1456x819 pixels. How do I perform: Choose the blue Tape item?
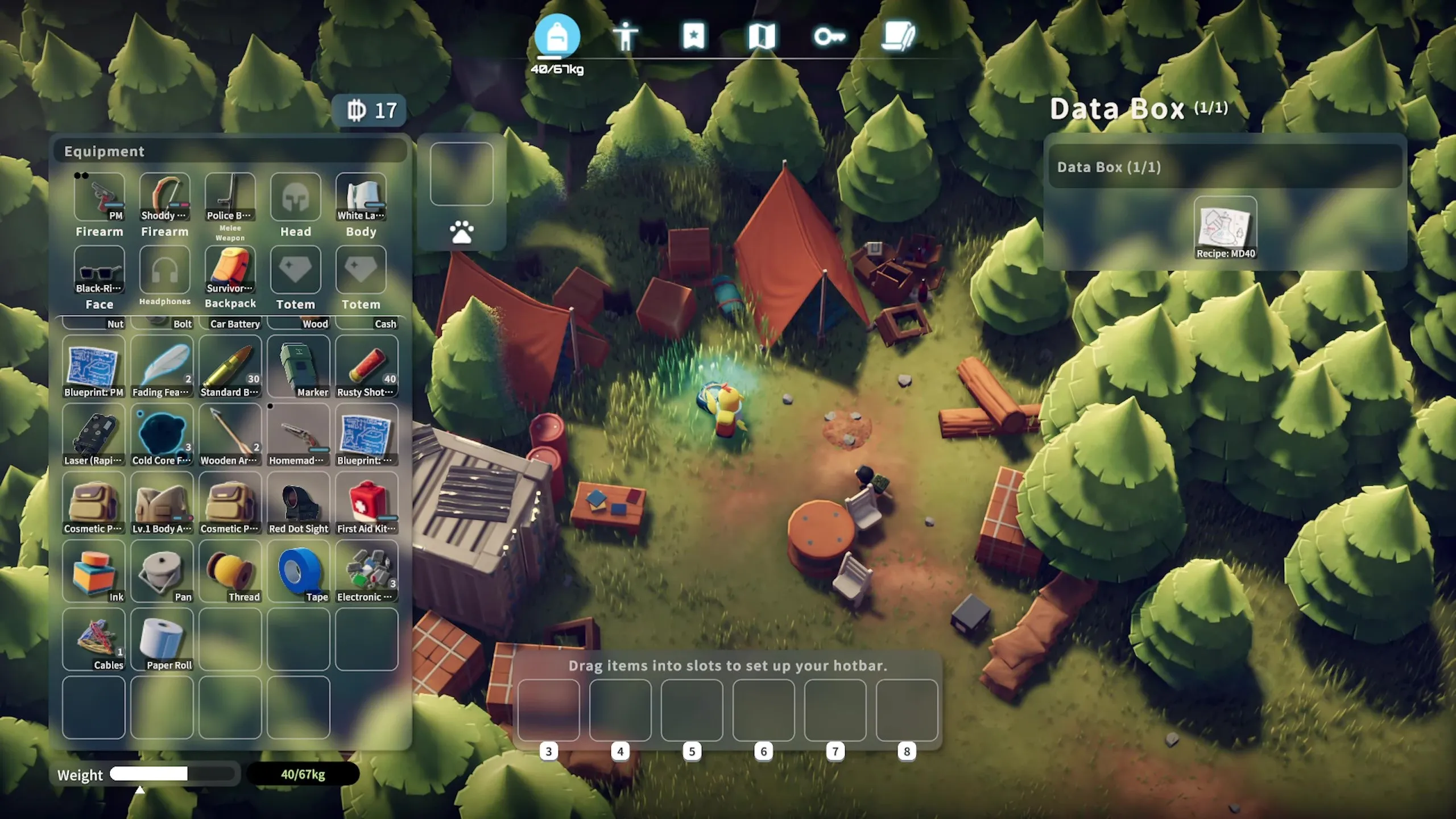click(x=299, y=571)
